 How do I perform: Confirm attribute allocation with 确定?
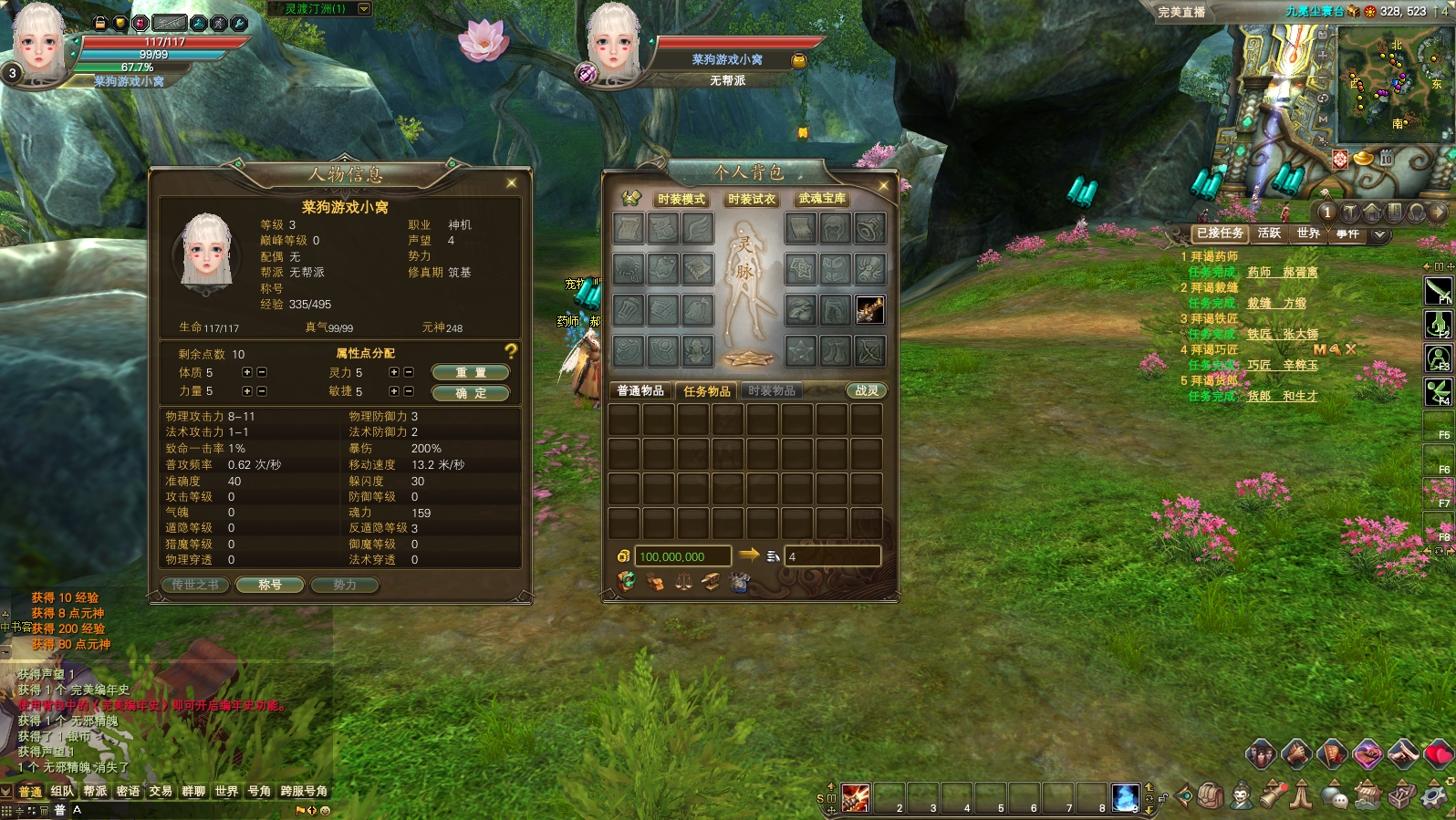[470, 393]
